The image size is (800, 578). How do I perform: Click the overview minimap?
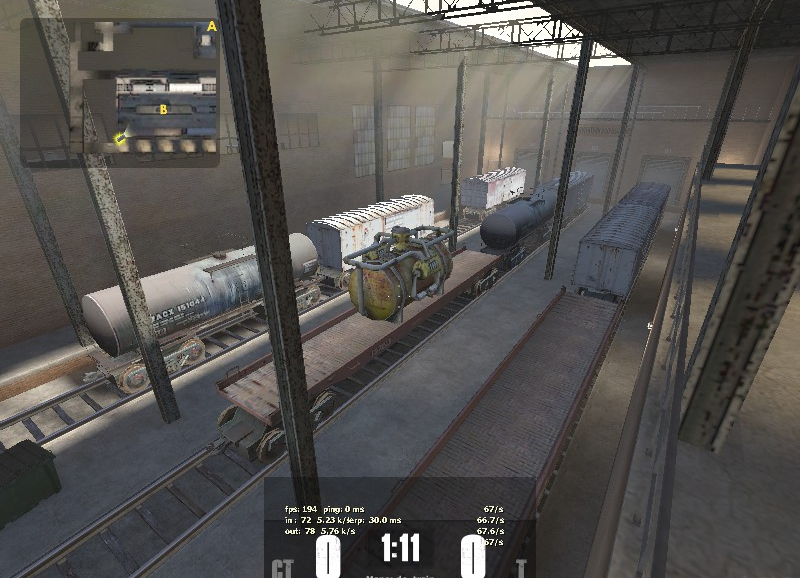(120, 92)
